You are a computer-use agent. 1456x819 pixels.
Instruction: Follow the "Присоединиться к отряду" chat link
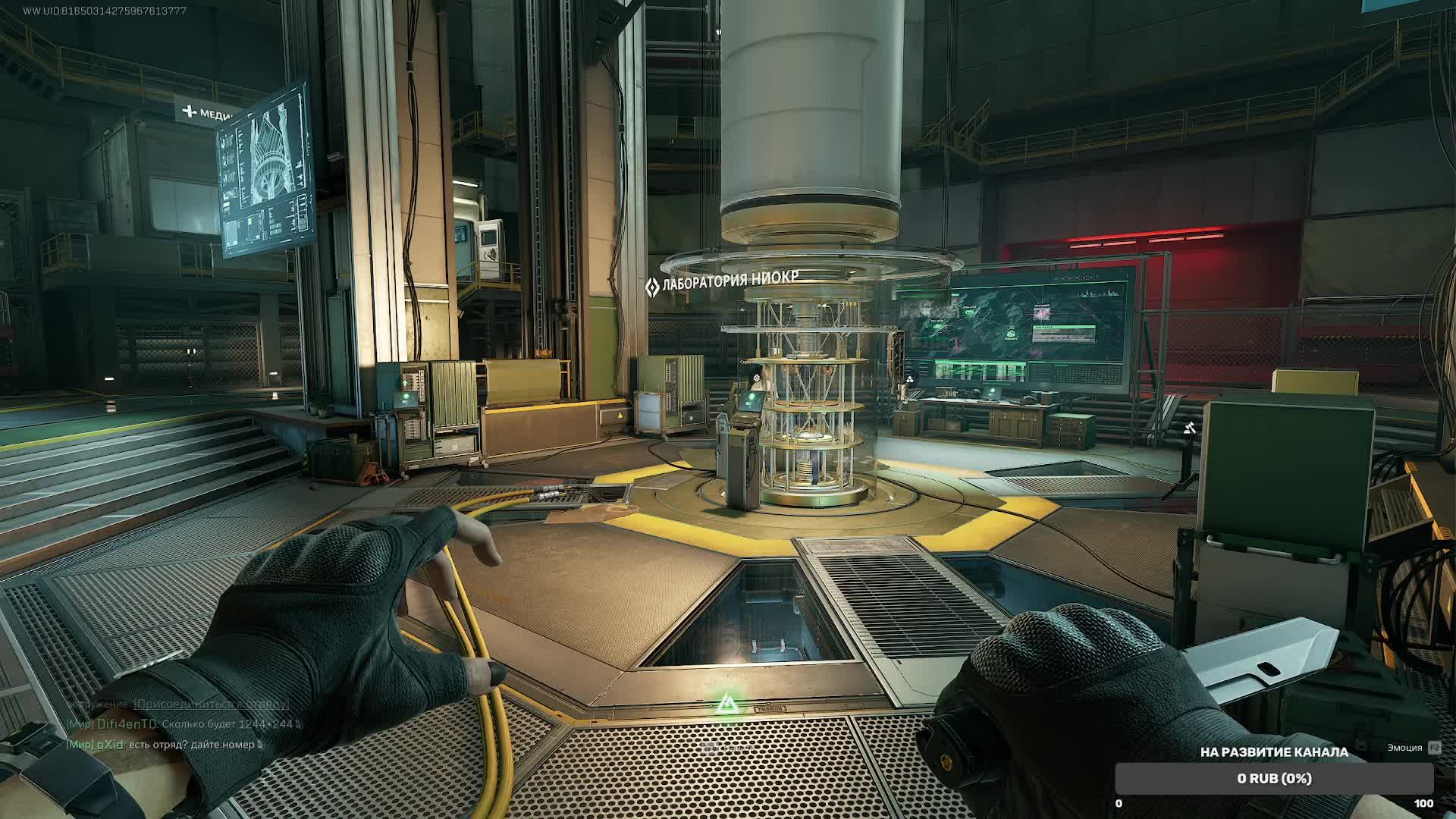pos(211,704)
